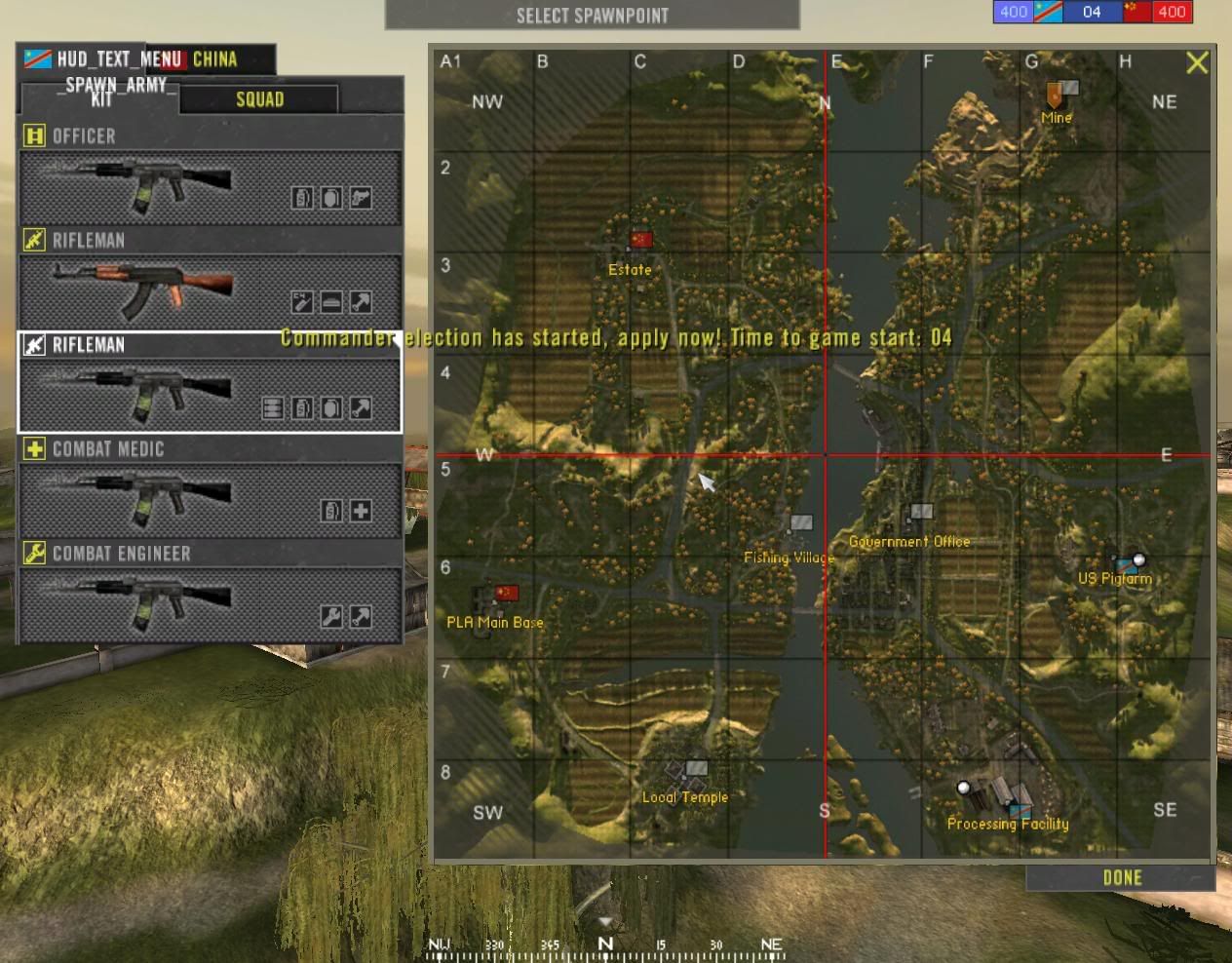Click the Government Office flag marker
The width and height of the screenshot is (1232, 963).
tap(920, 512)
